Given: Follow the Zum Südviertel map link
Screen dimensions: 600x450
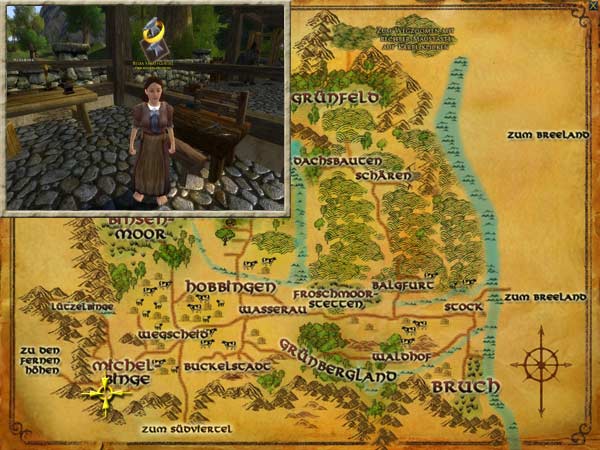Looking at the screenshot, I should tap(187, 429).
